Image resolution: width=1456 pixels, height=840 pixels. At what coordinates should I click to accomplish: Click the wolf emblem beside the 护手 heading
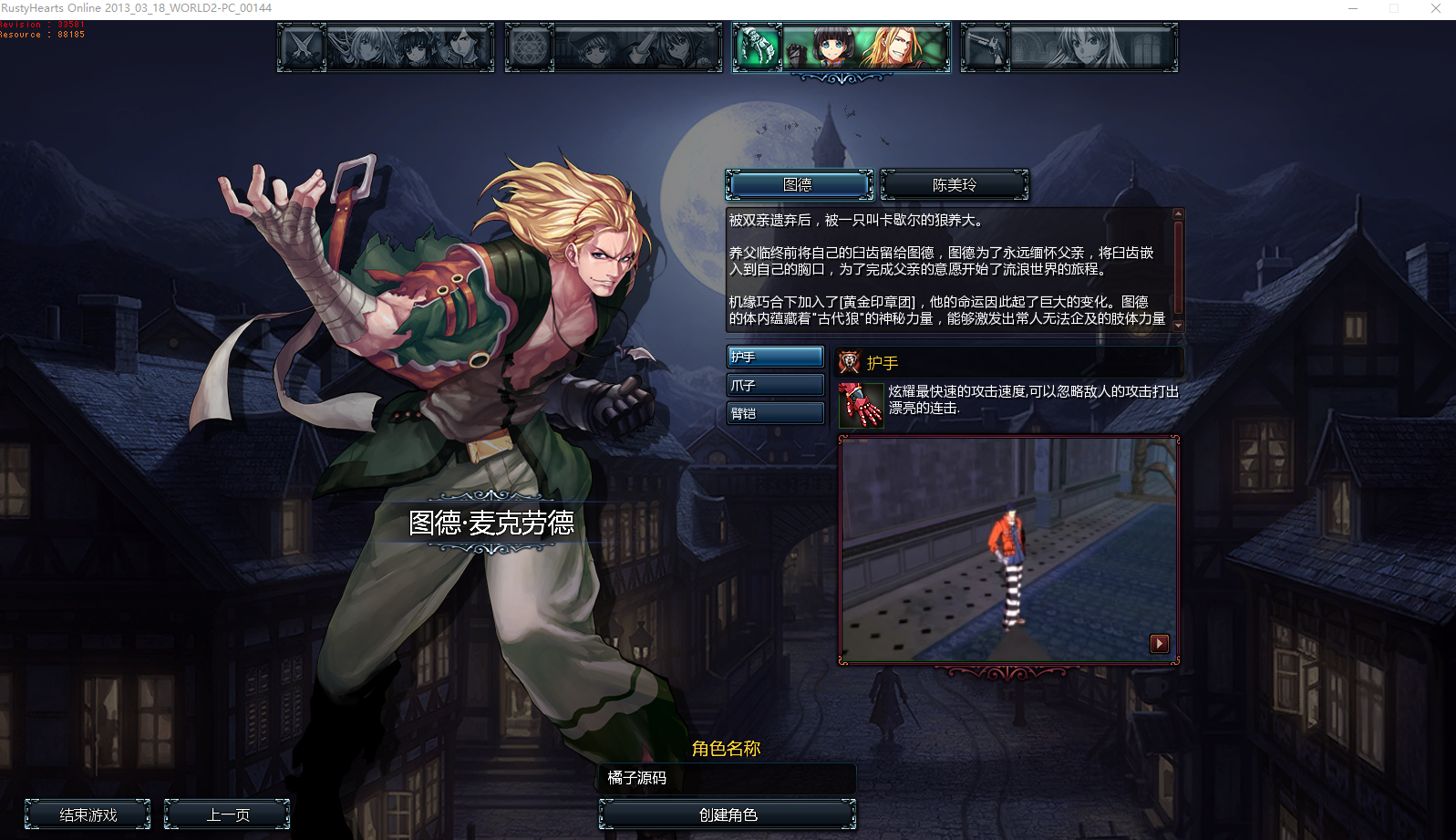[x=848, y=362]
